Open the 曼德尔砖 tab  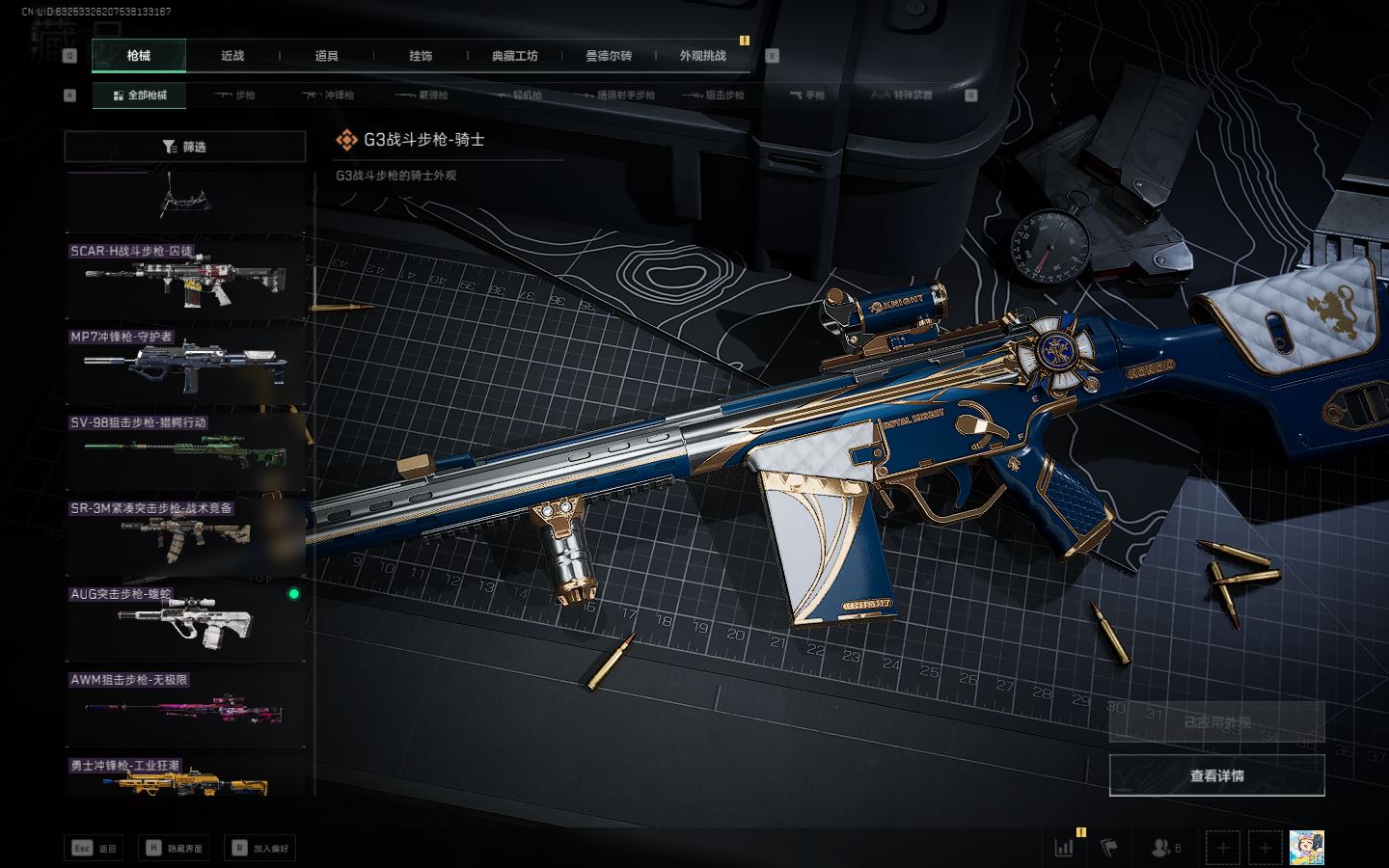tap(609, 56)
